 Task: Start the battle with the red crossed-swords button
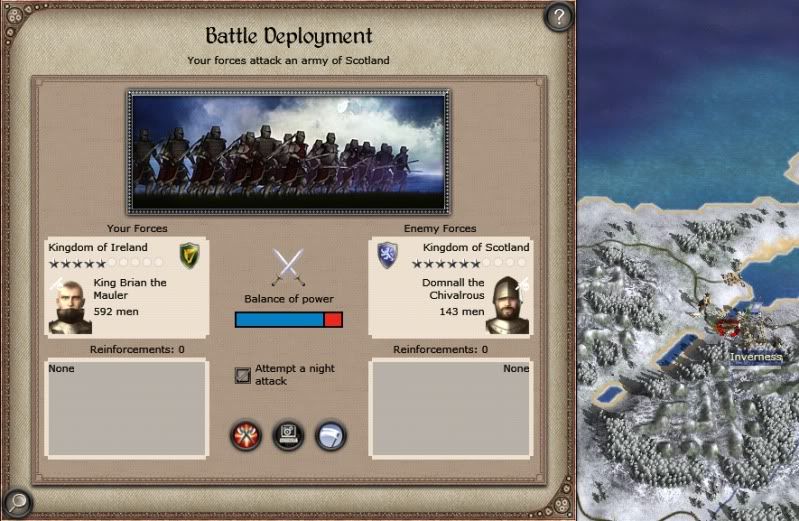(x=246, y=435)
